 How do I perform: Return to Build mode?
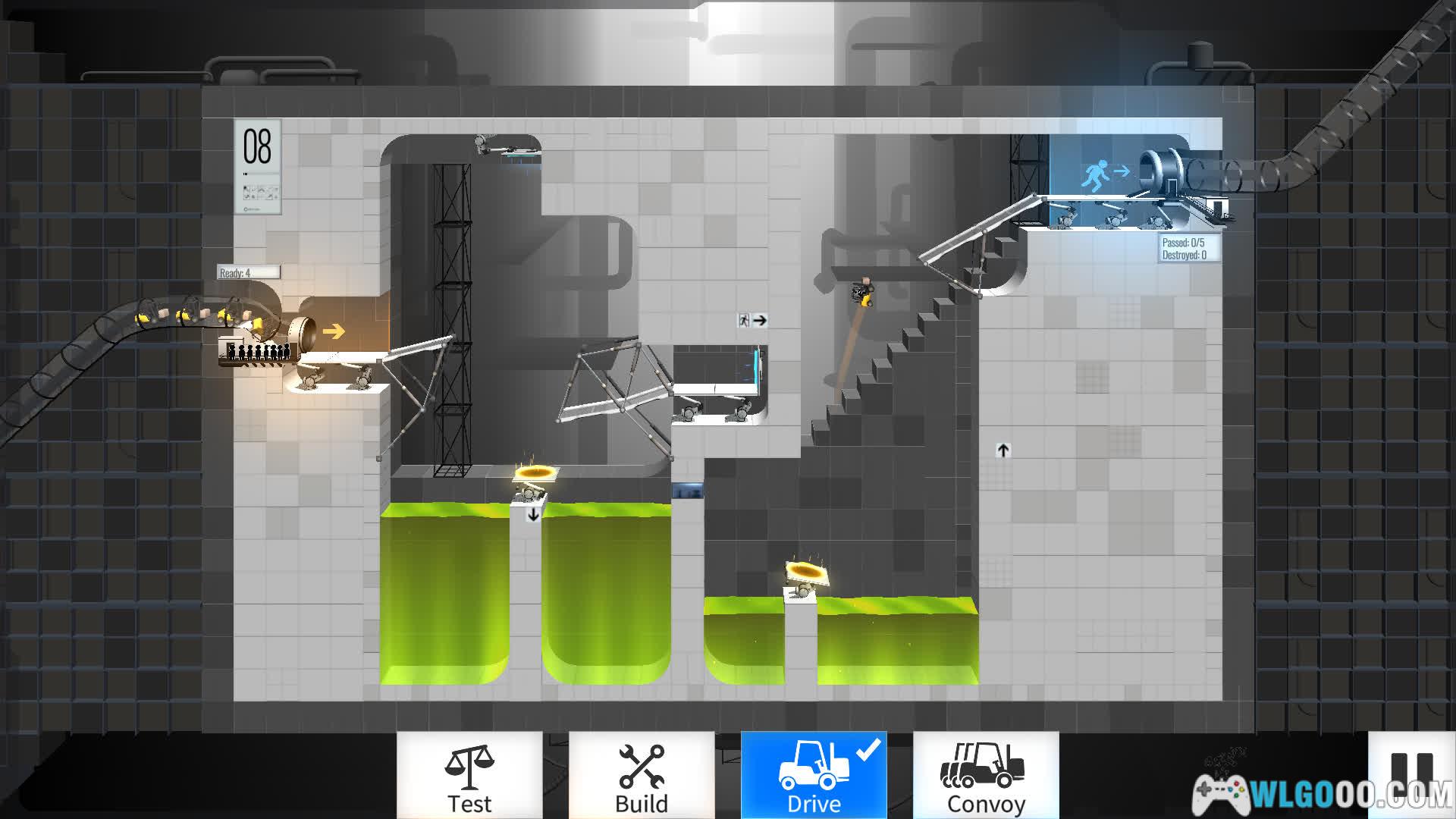tap(642, 776)
